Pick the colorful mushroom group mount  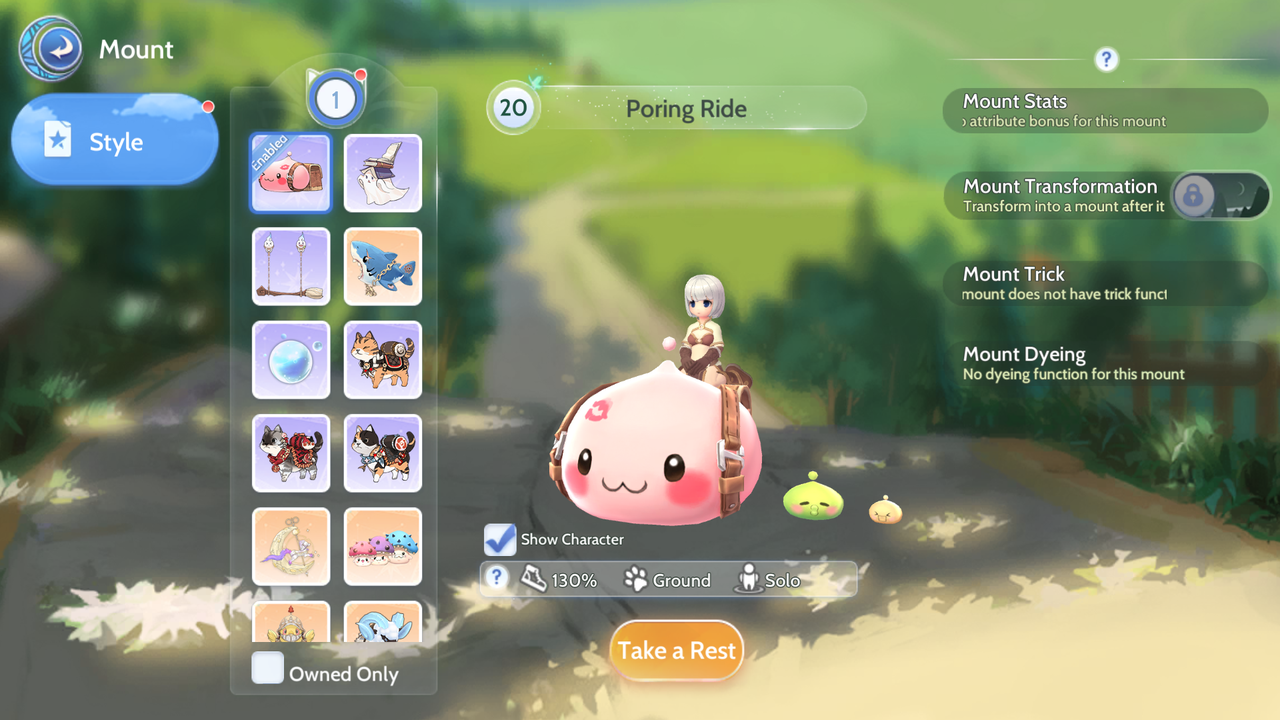coord(383,546)
